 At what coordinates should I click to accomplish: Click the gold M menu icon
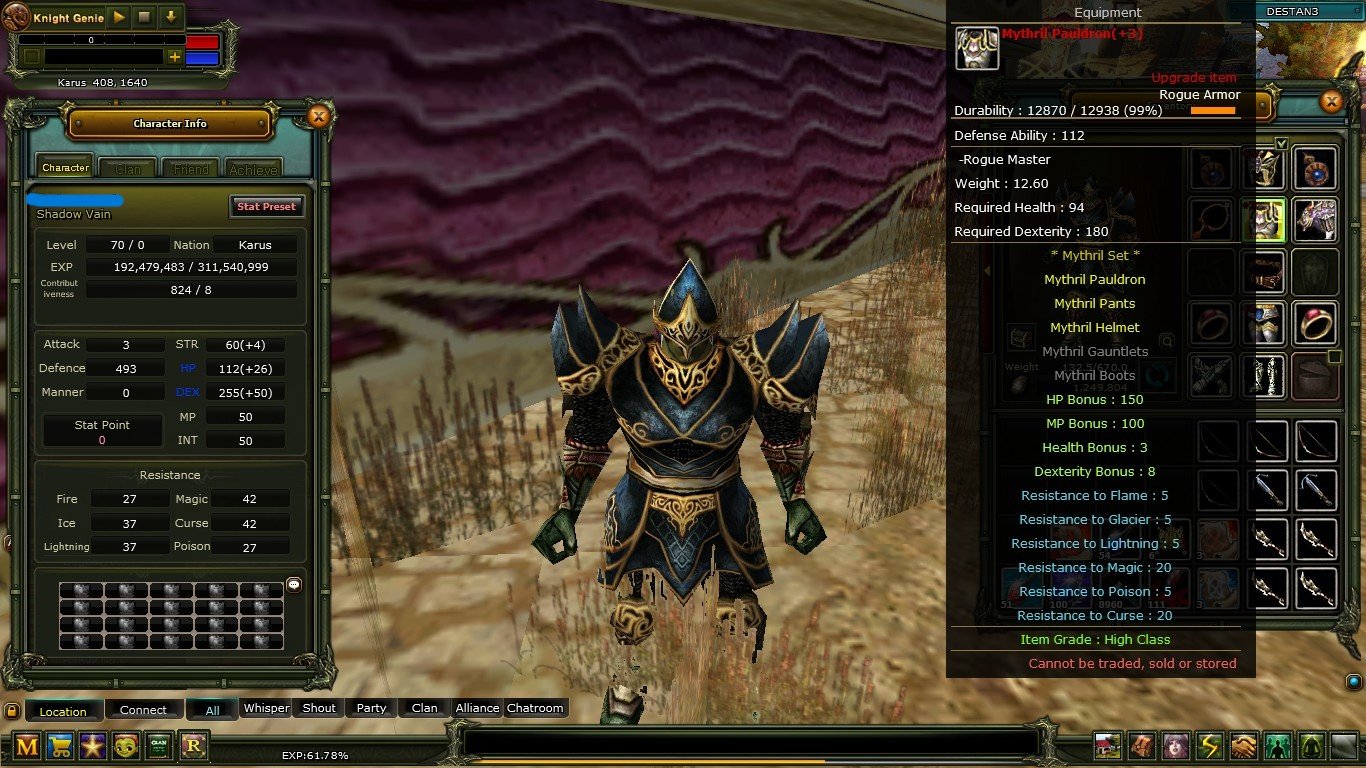click(x=27, y=745)
